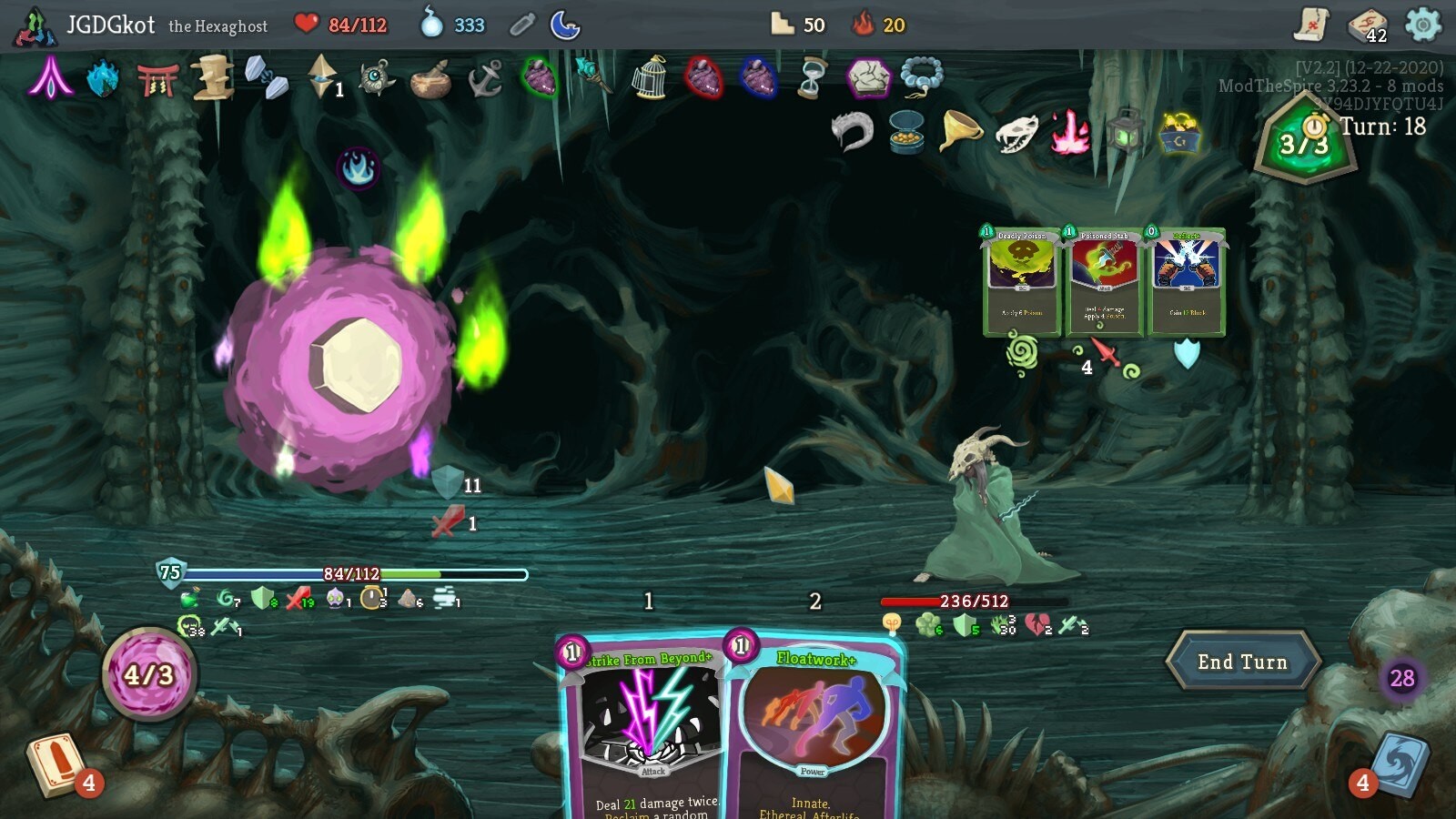This screenshot has height=819, width=1456.
Task: View the enemy's Deadly Poison card
Action: (x=1022, y=282)
